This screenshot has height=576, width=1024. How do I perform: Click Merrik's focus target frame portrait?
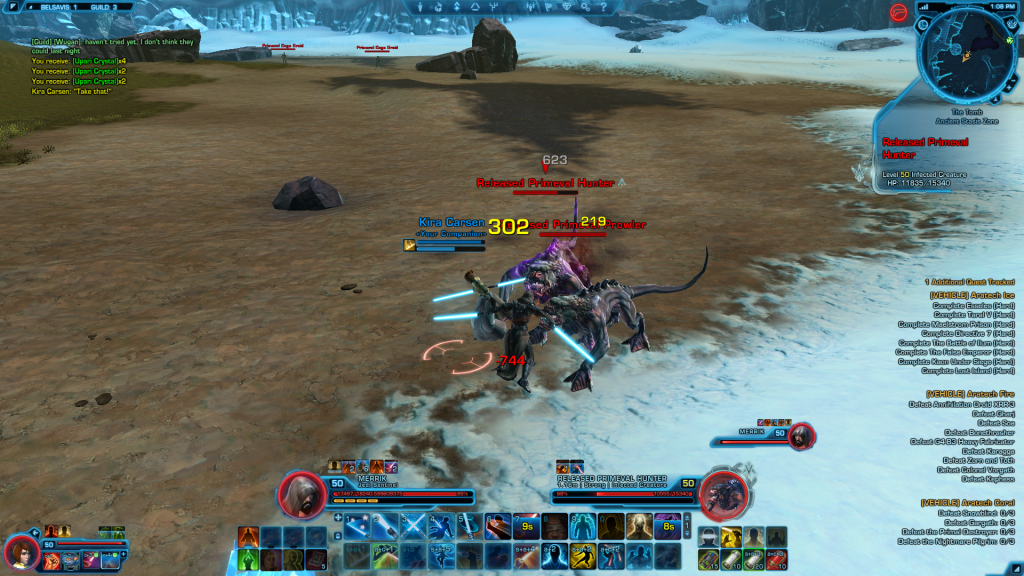coord(801,436)
